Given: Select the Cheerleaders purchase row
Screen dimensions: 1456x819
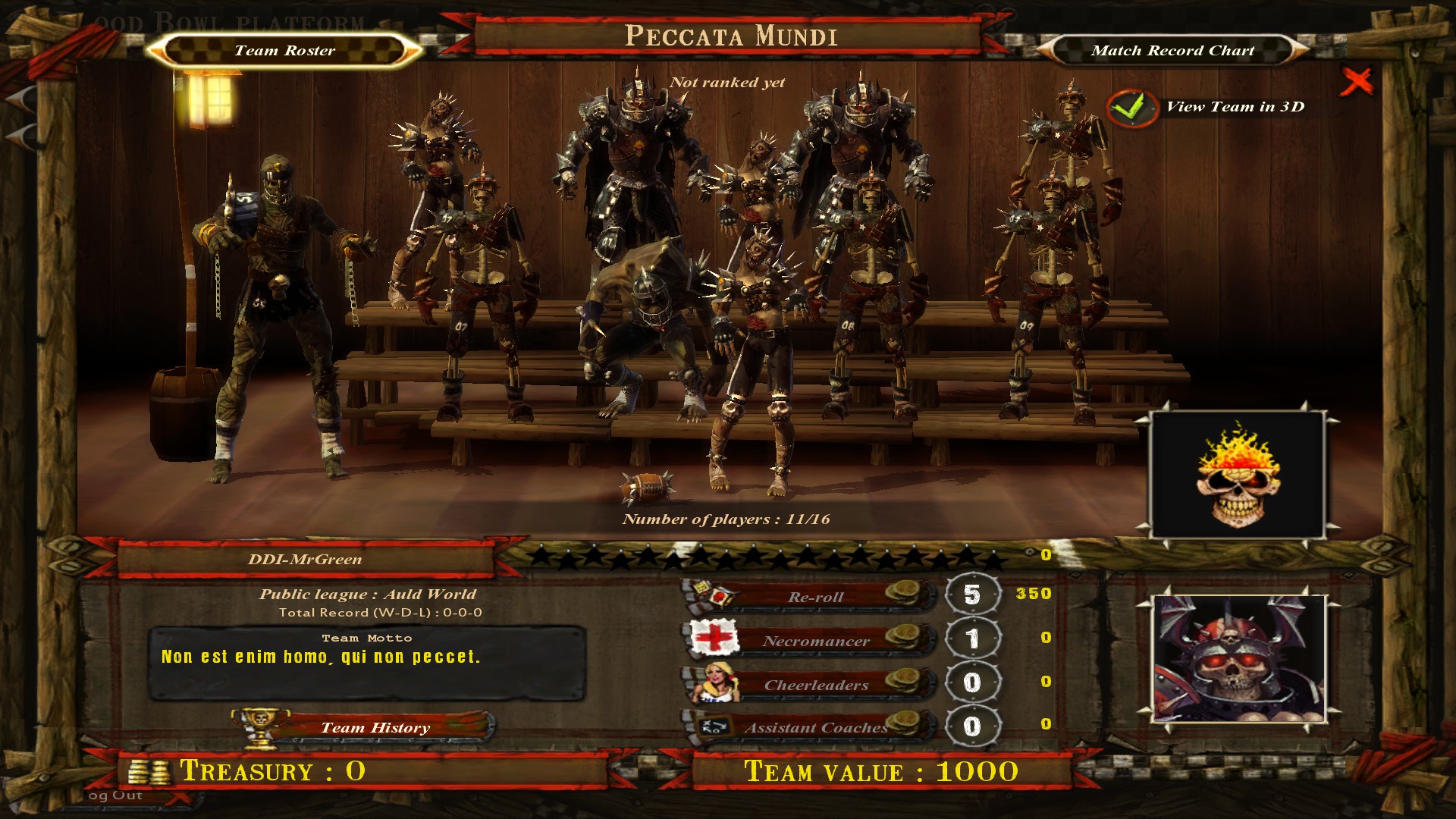Looking at the screenshot, I should pyautogui.click(x=814, y=685).
